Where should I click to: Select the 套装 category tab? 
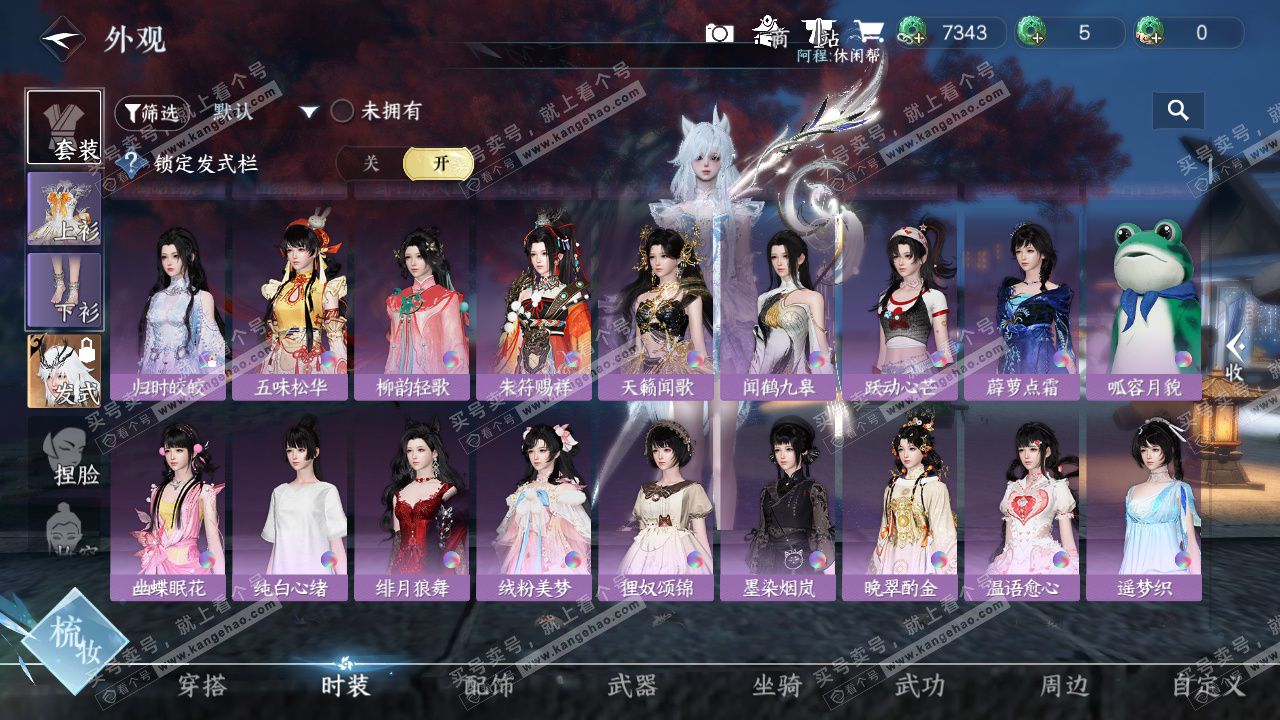click(65, 127)
